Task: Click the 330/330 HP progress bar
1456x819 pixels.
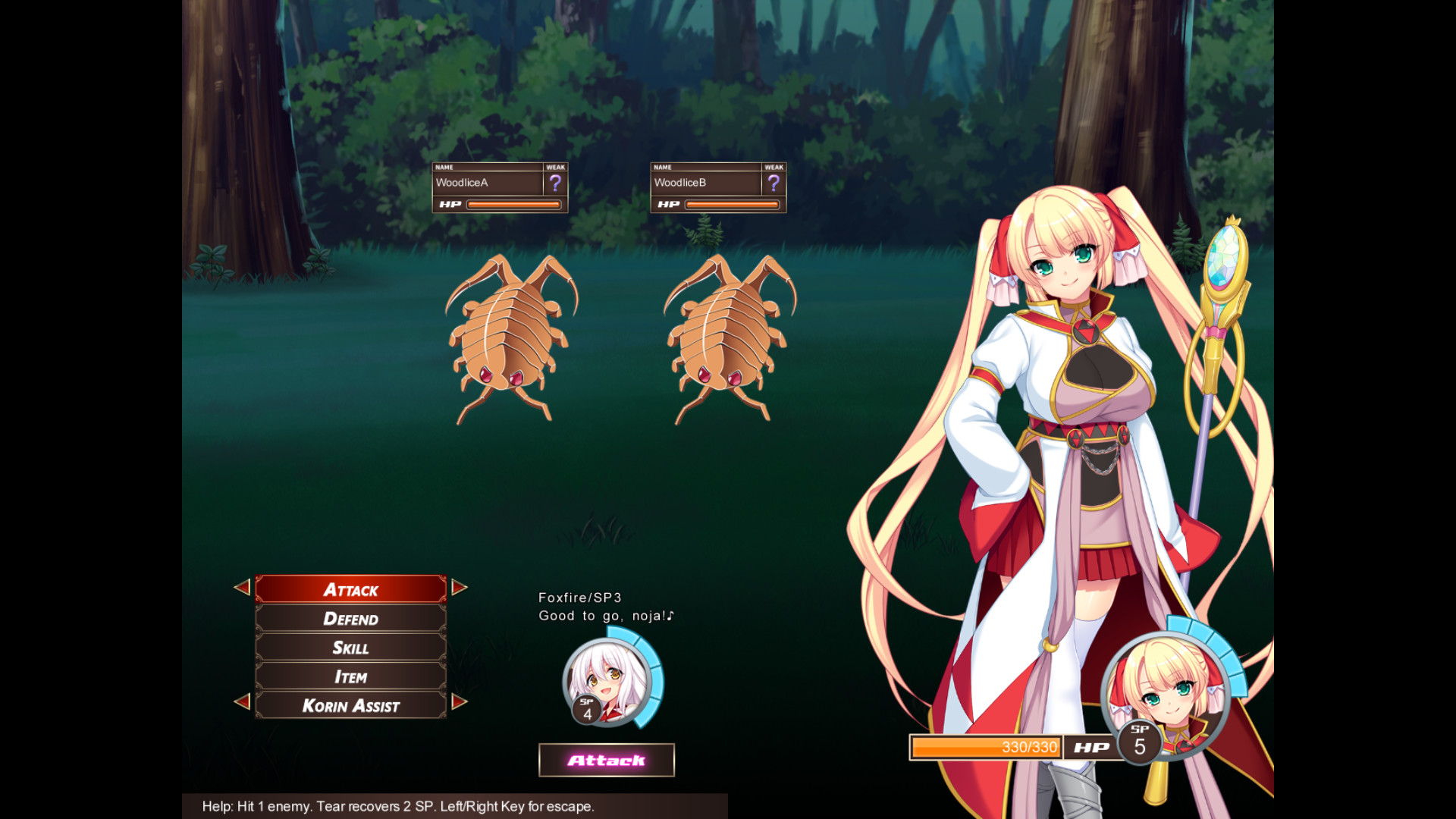Action: (x=986, y=747)
